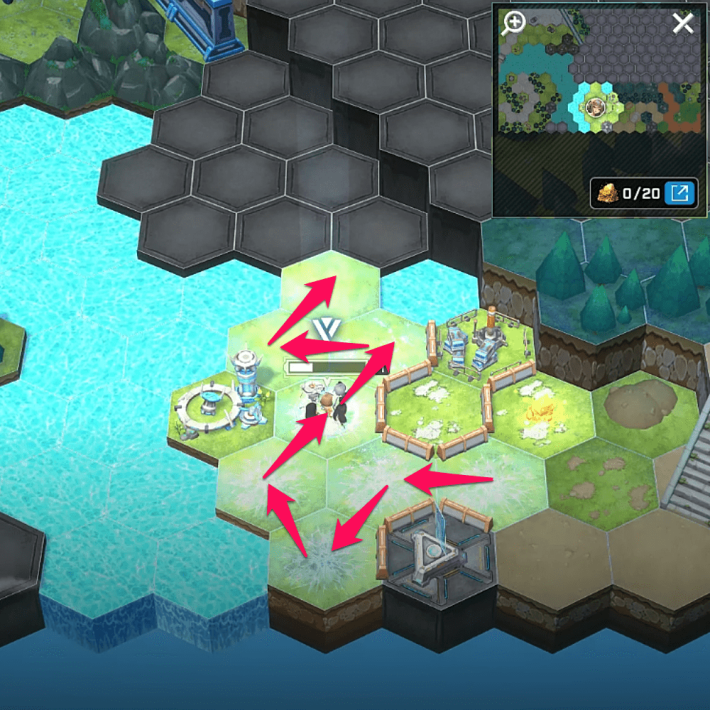This screenshot has width=710, height=710.
Task: Open the blue expand-arrow button beside 0/20
Action: [x=680, y=193]
